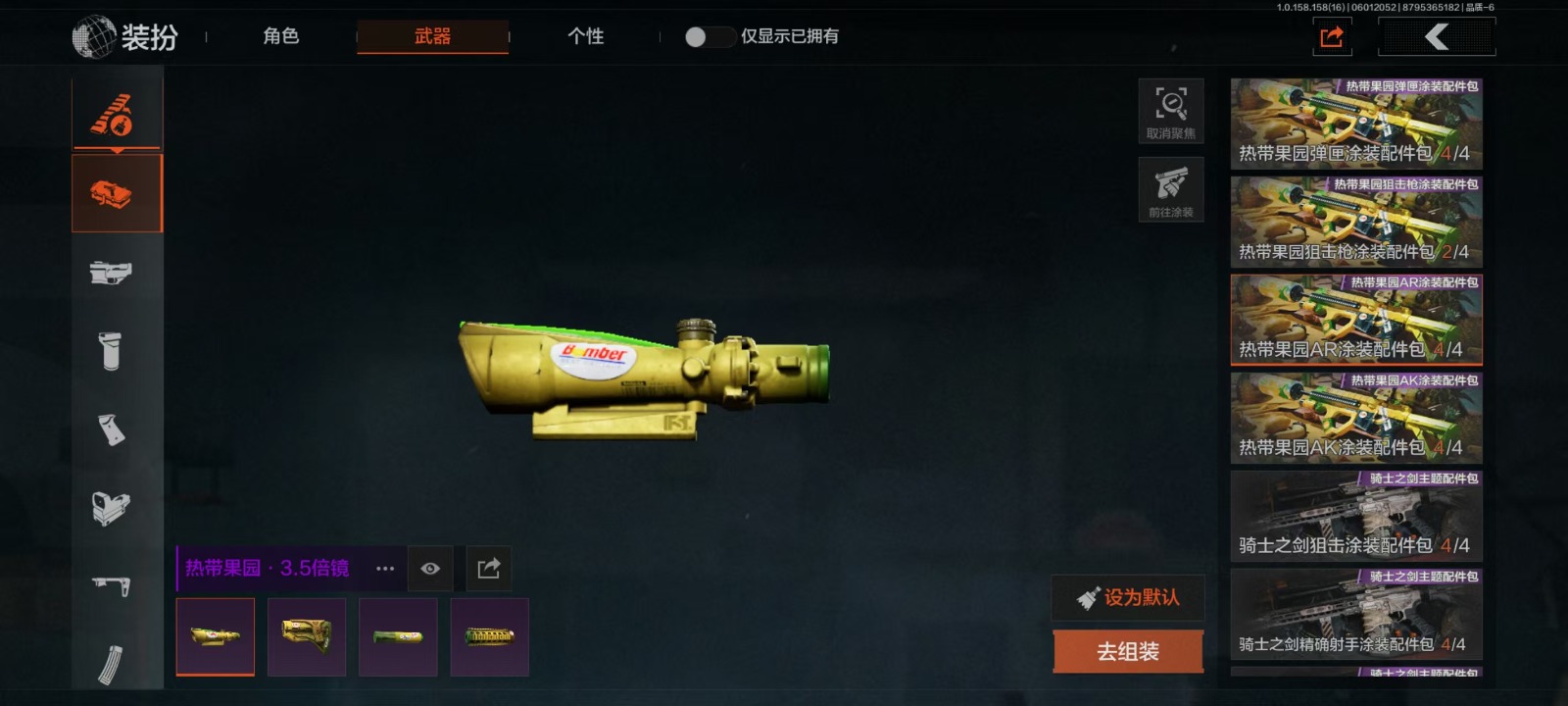The height and width of the screenshot is (706, 1568).
Task: Choose 热带果园弹匣涂装配件包 bundle
Action: pos(1356,125)
